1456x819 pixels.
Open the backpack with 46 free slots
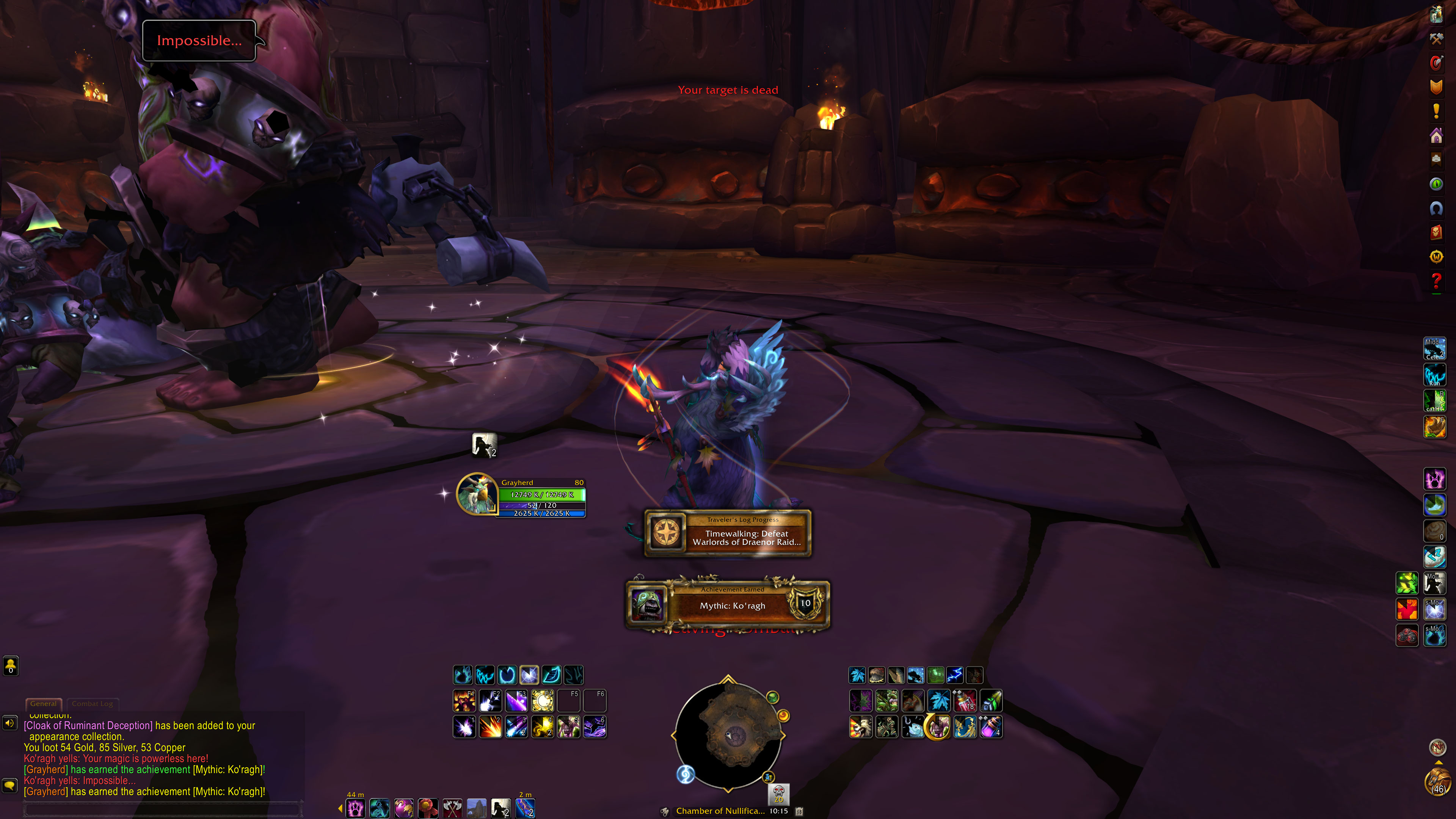1437,783
